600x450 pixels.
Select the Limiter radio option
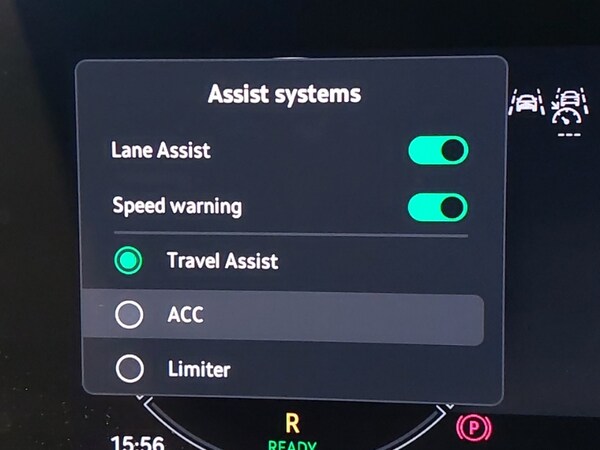(x=129, y=370)
